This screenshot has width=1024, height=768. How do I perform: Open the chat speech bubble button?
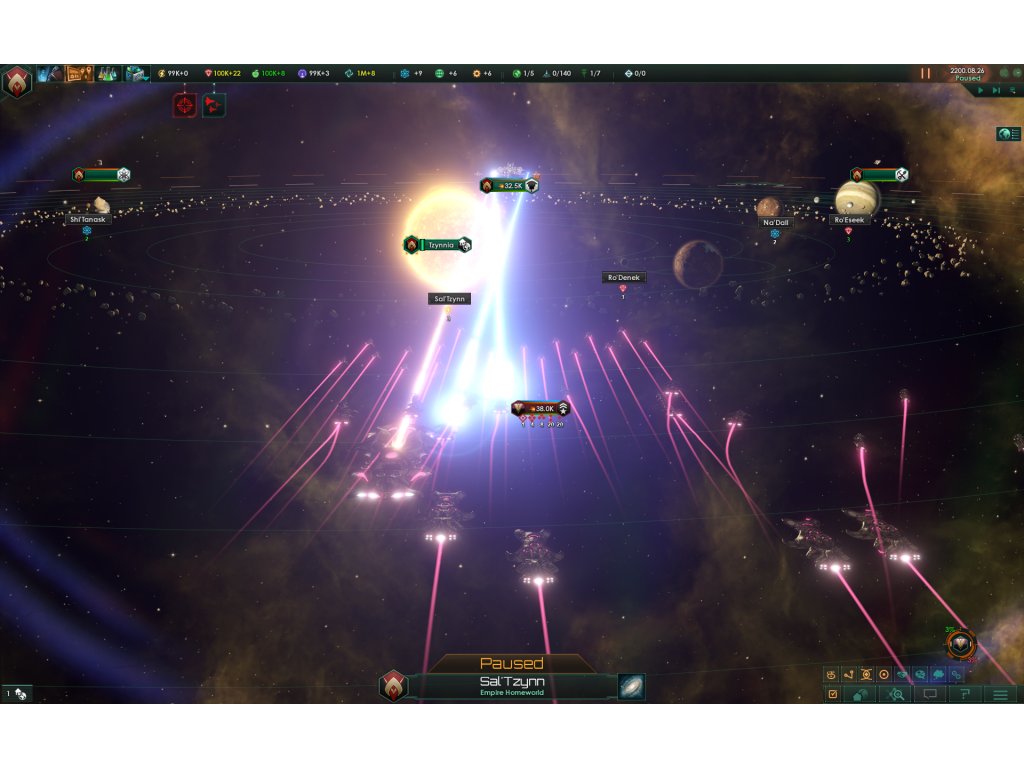pyautogui.click(x=930, y=694)
